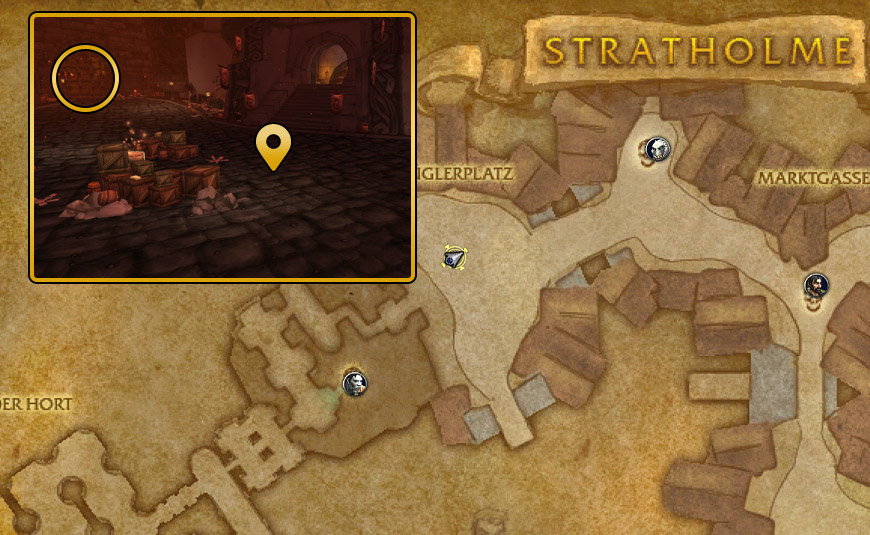Click the yellow location pin in the screenshot
The width and height of the screenshot is (870, 535).
point(273,146)
